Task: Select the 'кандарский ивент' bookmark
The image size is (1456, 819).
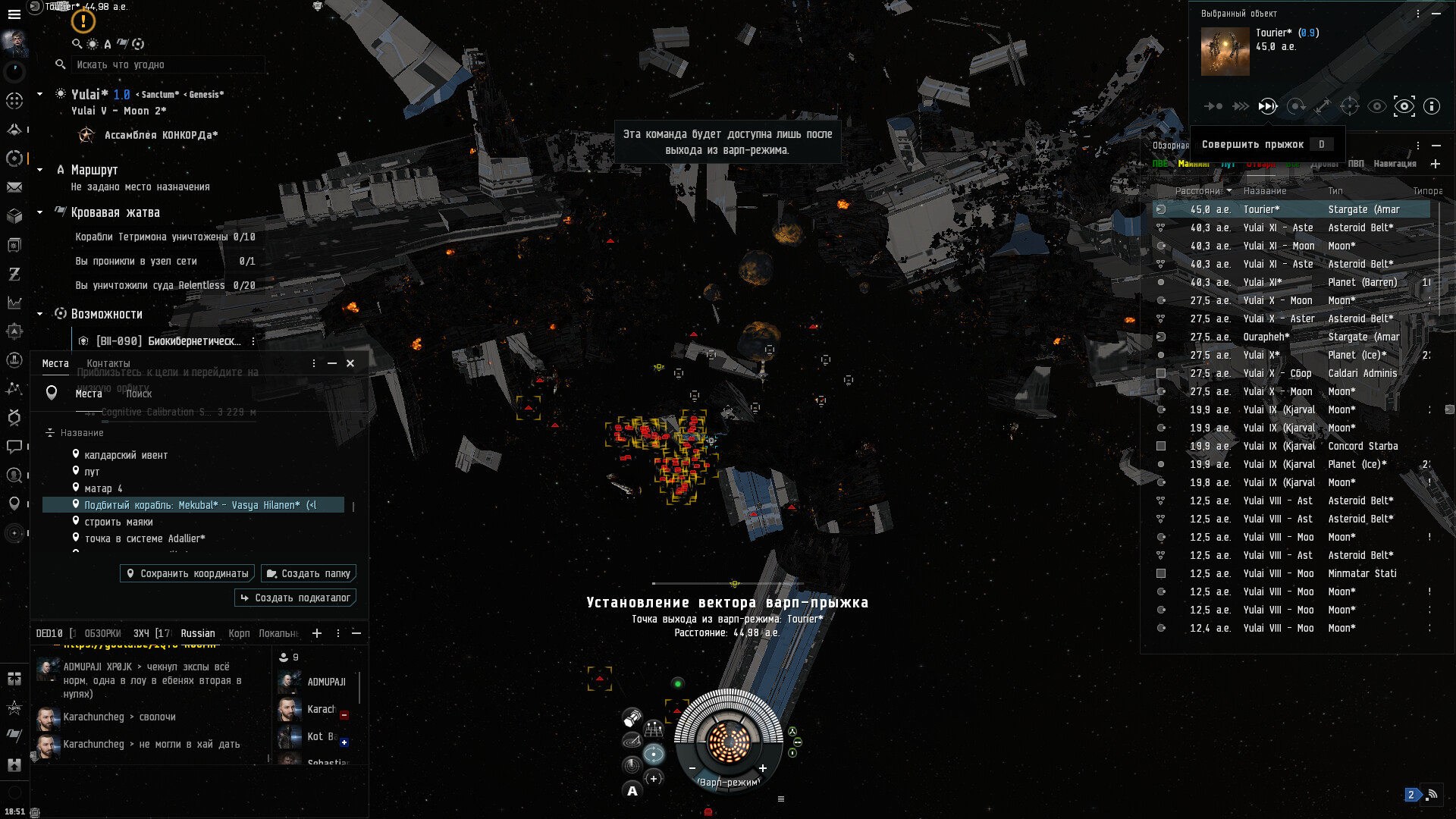Action: point(126,455)
